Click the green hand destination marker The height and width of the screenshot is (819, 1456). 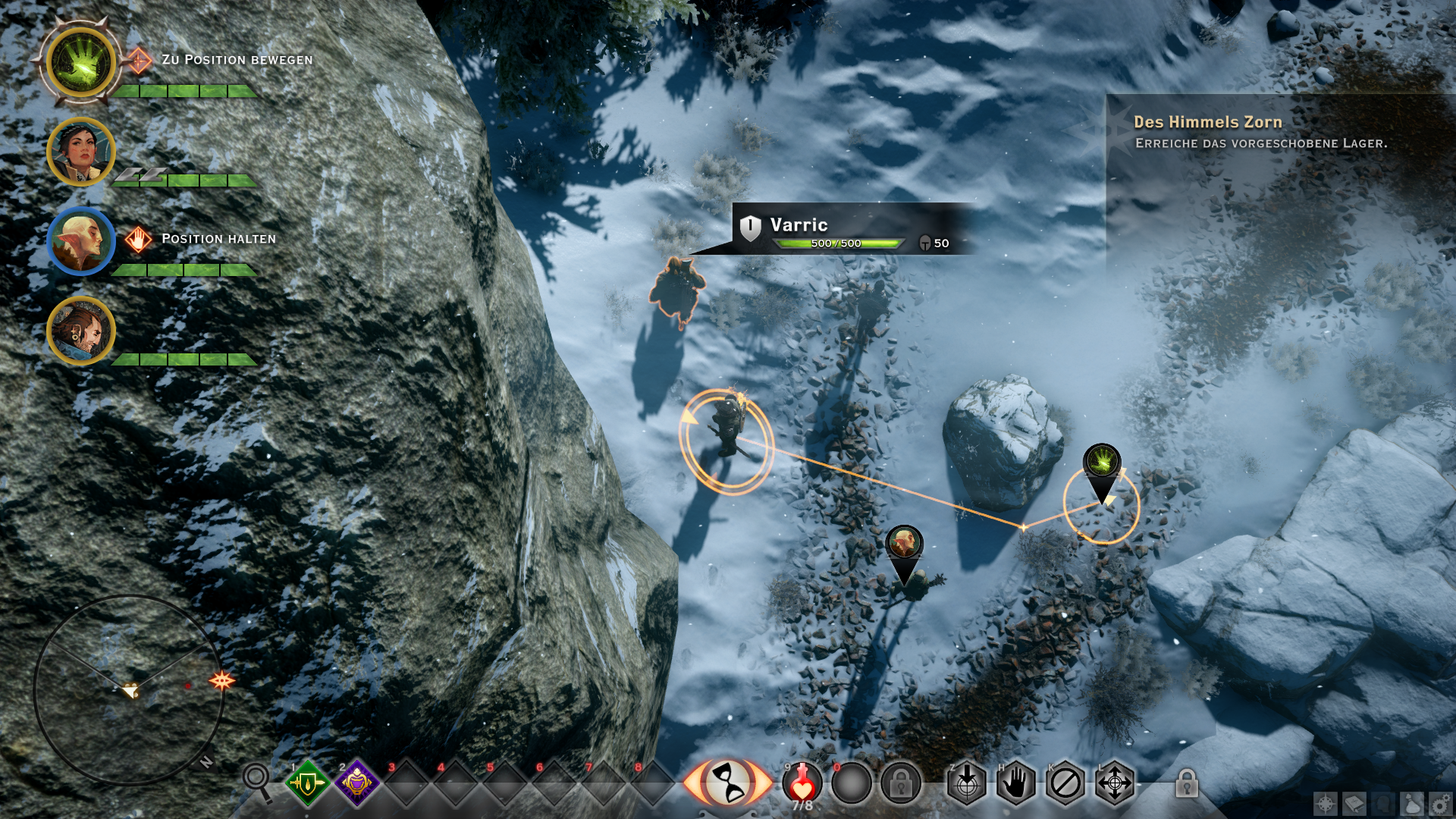(x=1102, y=463)
